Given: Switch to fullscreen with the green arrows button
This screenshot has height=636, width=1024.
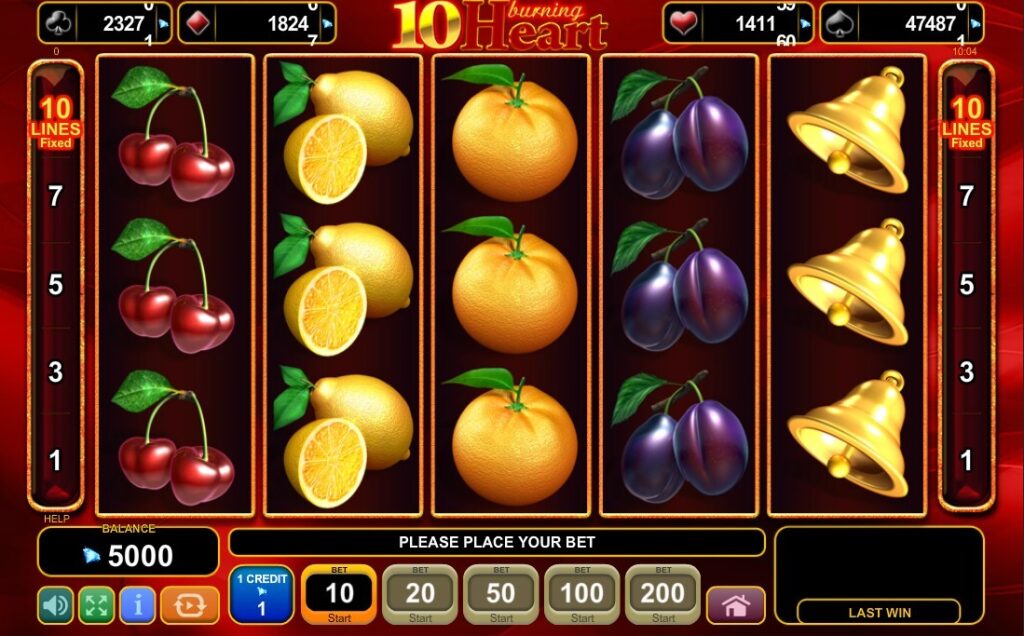Looking at the screenshot, I should tap(96, 605).
